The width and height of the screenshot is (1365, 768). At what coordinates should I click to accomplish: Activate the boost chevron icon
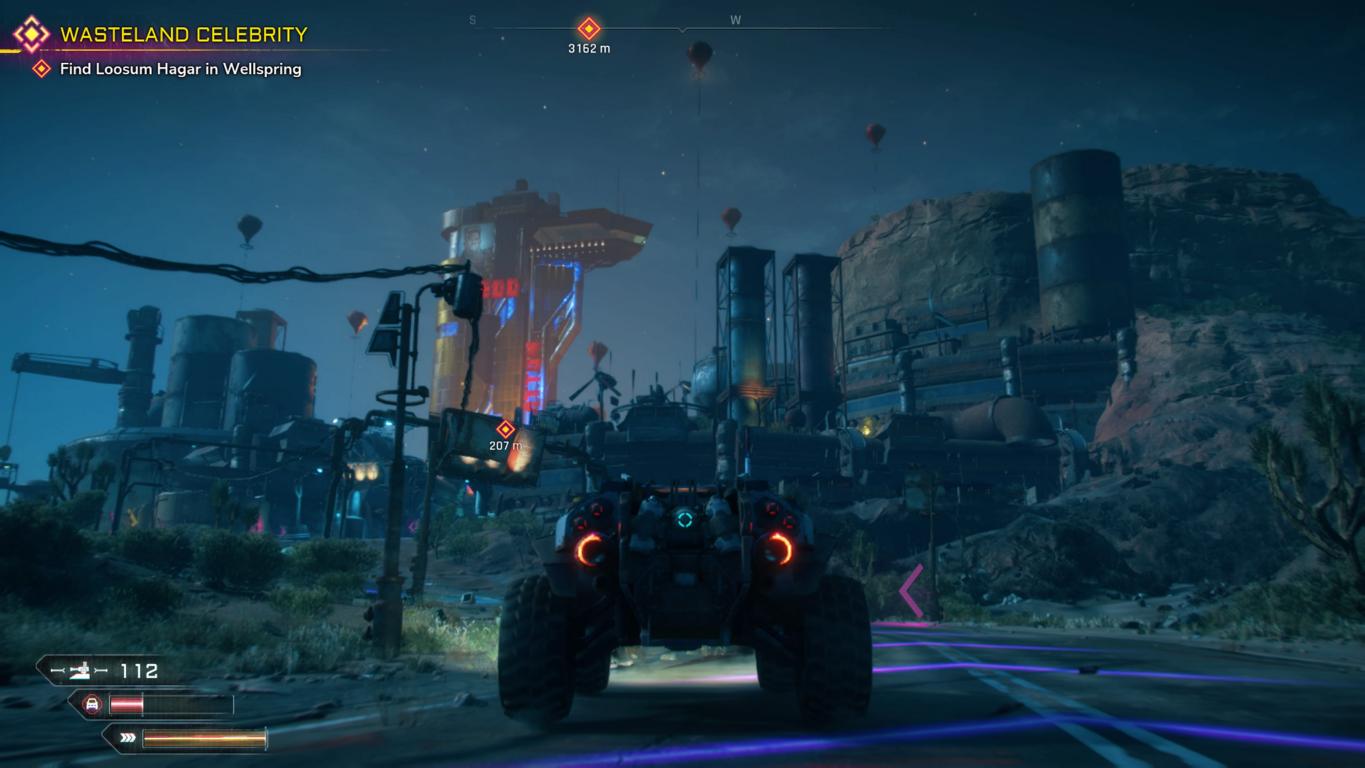(x=127, y=739)
